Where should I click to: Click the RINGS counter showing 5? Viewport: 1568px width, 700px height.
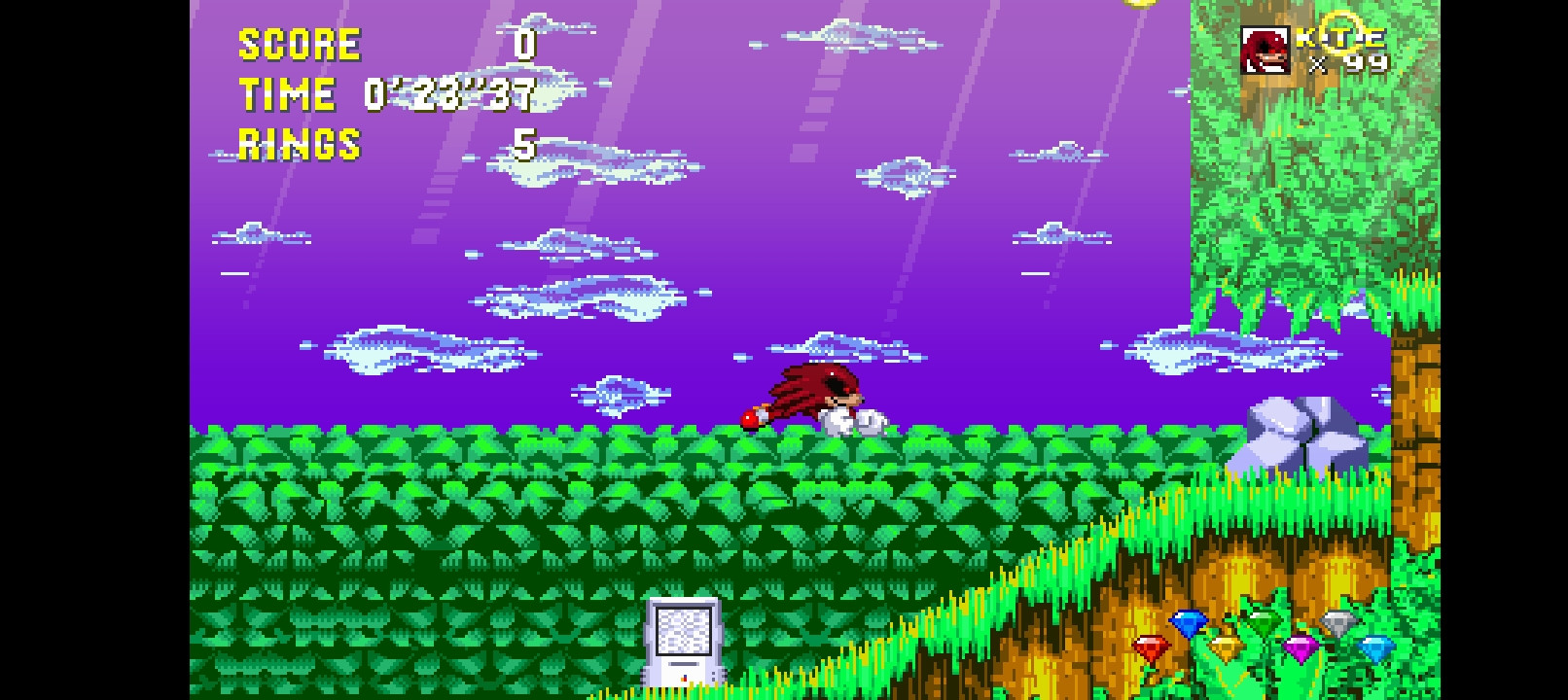[x=525, y=144]
